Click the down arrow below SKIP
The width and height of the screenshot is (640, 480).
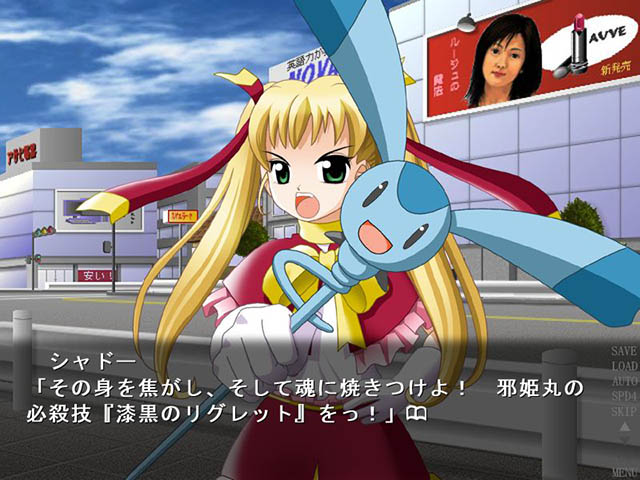tap(624, 441)
